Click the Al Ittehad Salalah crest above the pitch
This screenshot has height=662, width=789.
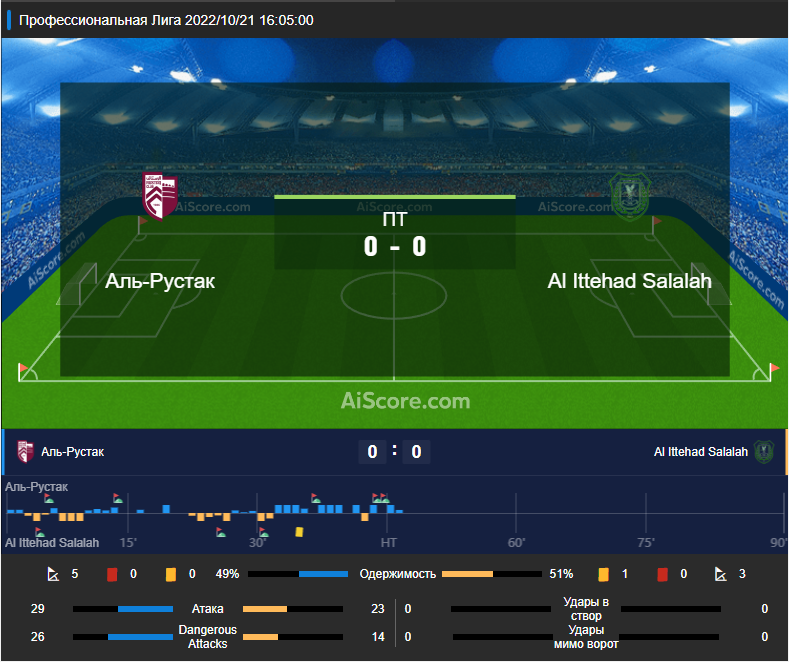pos(630,197)
